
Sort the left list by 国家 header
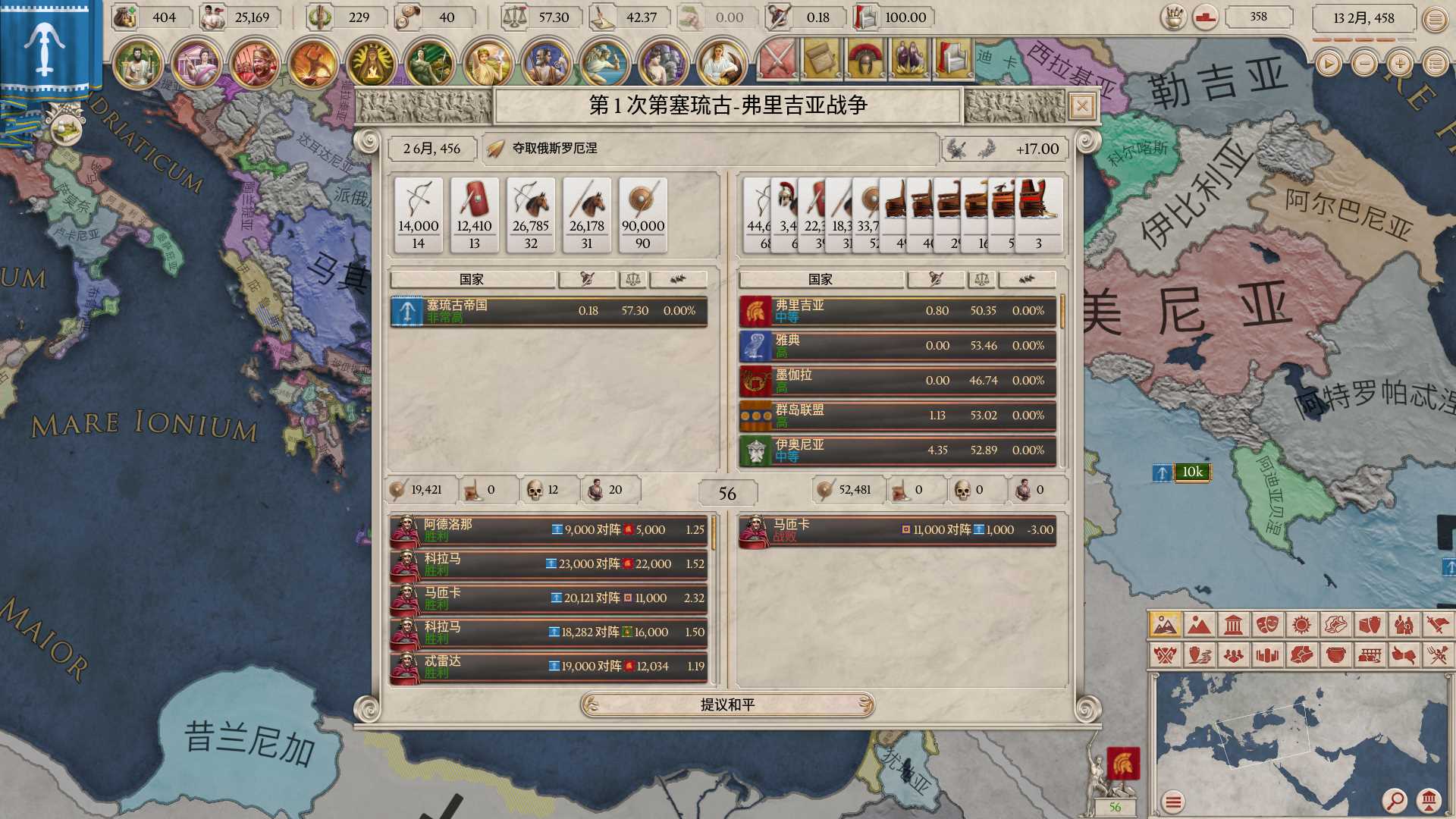pyautogui.click(x=472, y=280)
